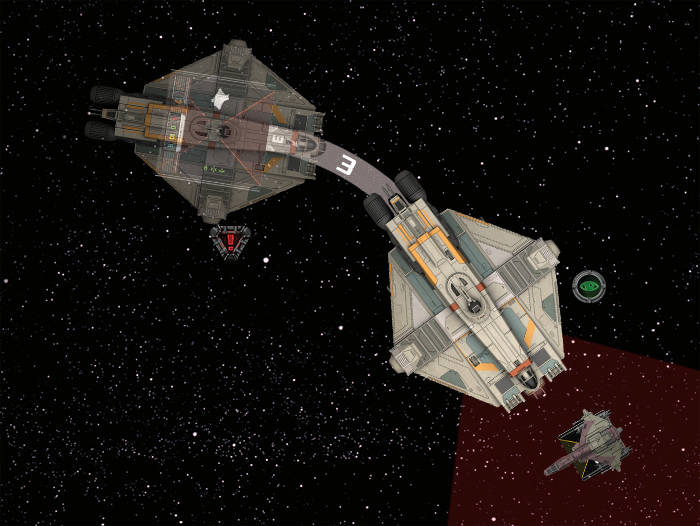Select the green focus eye token
The image size is (700, 526).
coord(587,286)
